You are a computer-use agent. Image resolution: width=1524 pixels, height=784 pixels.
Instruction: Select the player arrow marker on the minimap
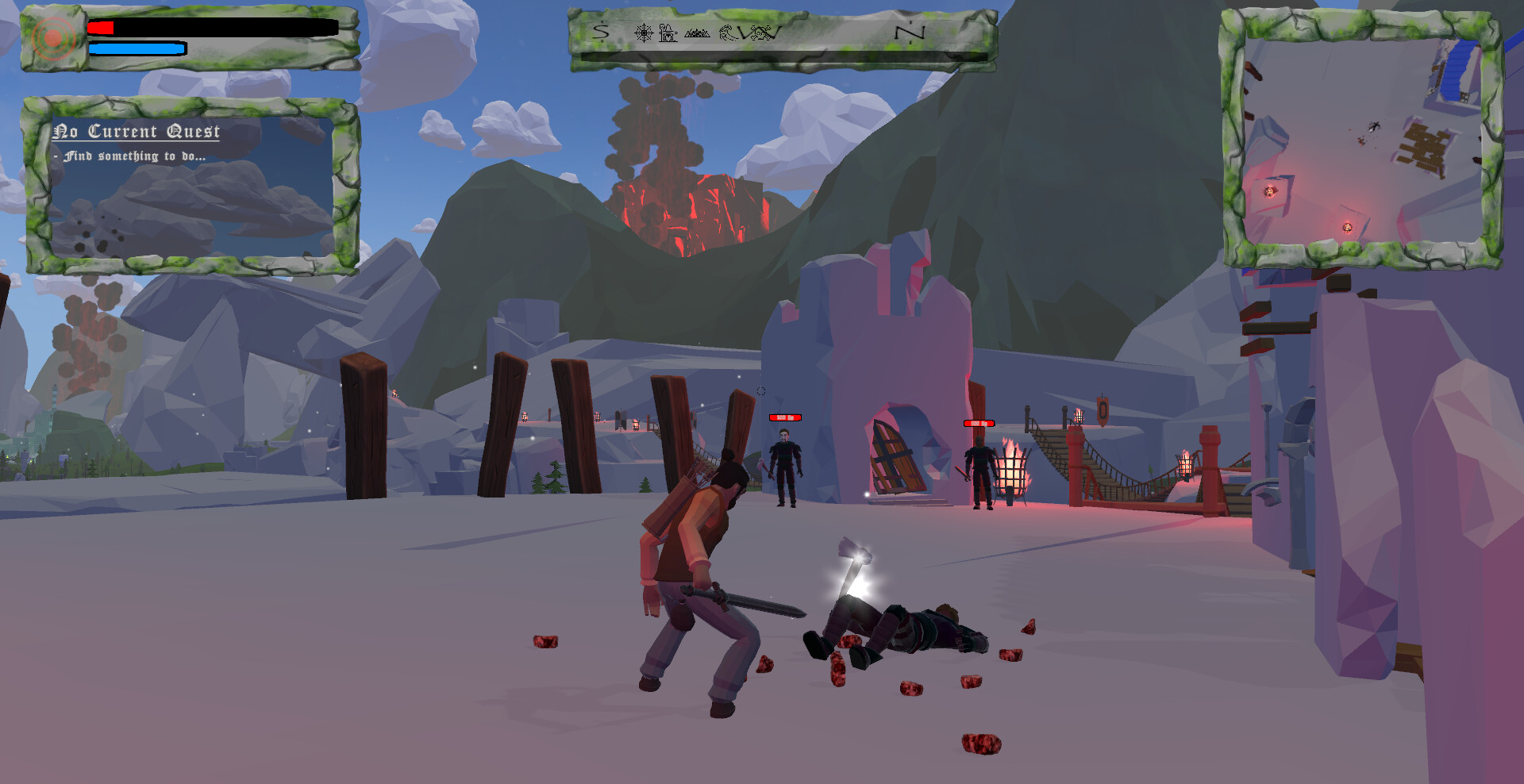coord(1373,125)
